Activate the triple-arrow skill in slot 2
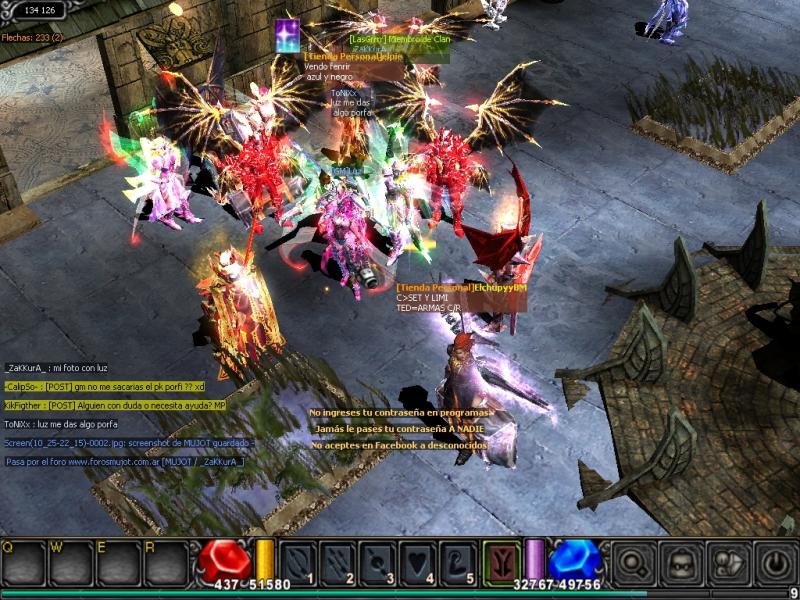Viewport: 800px width, 600px height. [x=339, y=562]
